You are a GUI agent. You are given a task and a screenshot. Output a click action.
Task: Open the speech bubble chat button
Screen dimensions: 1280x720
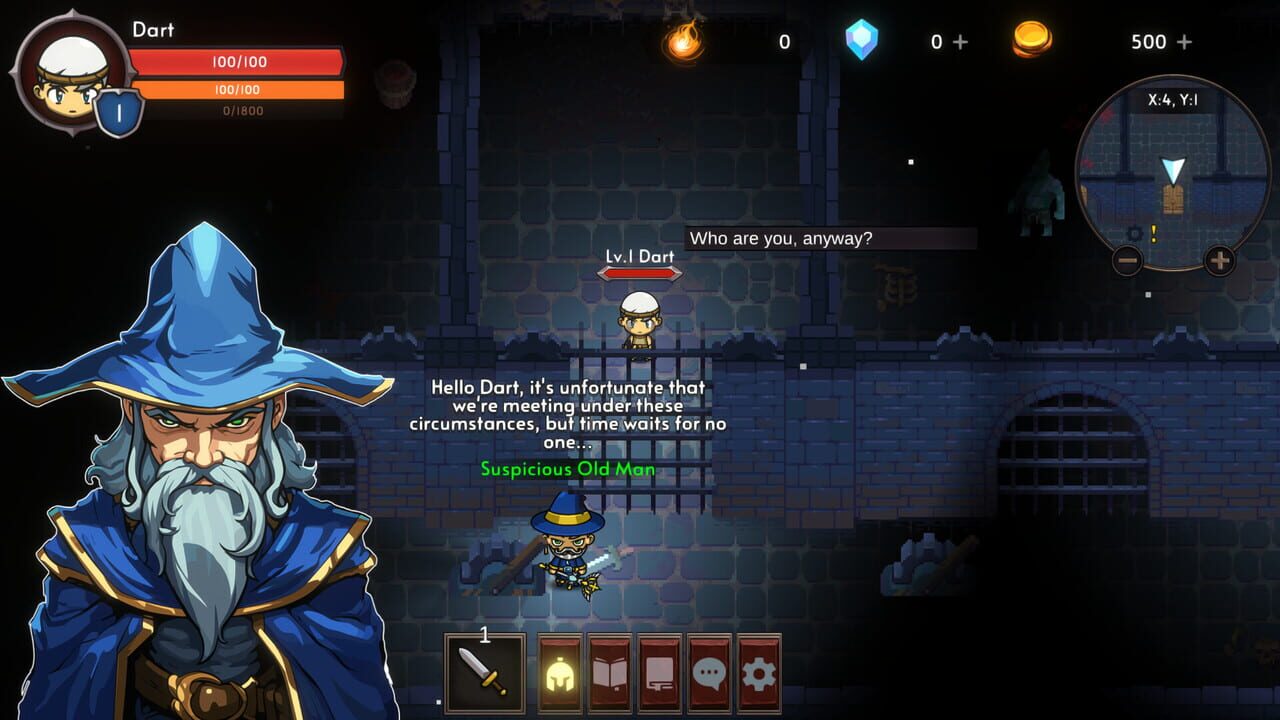[709, 673]
